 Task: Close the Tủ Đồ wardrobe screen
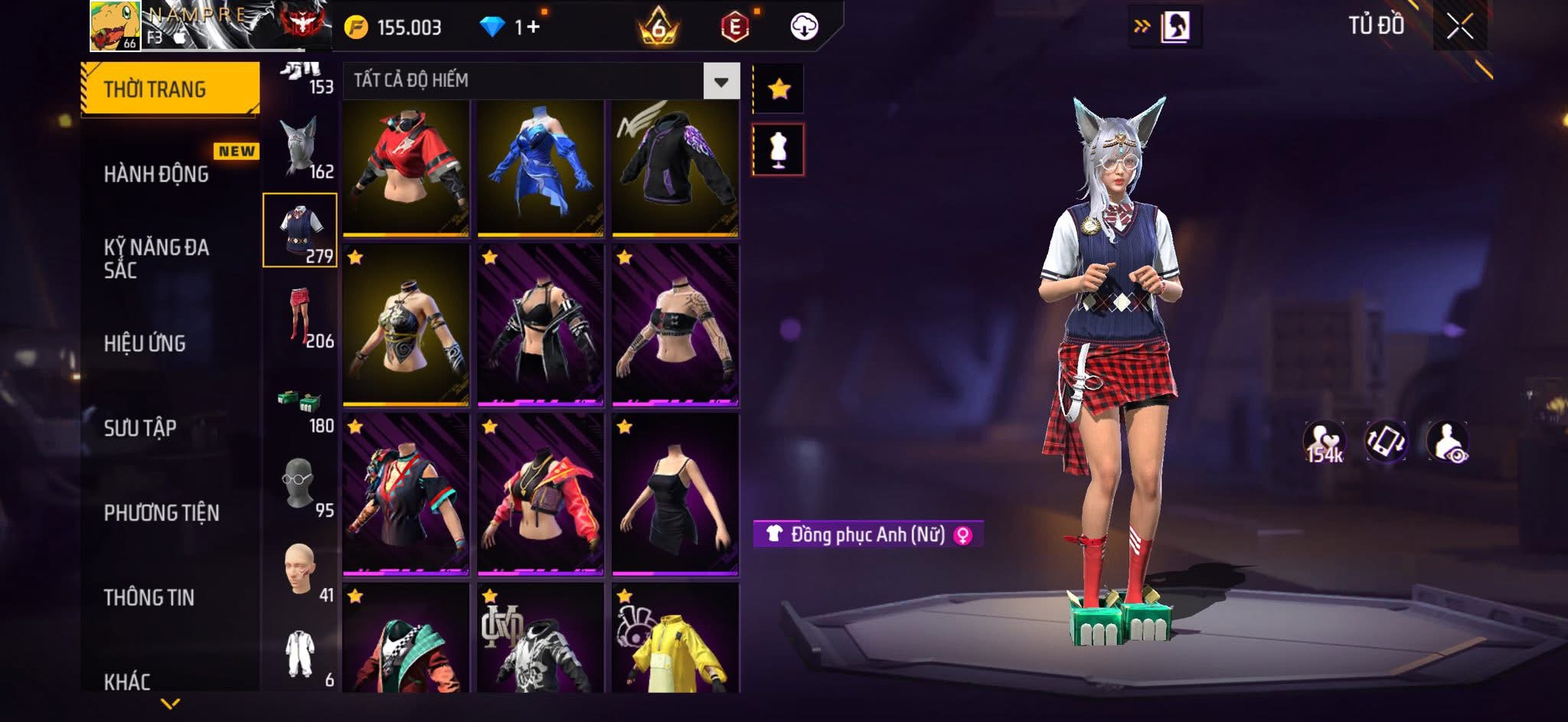[1459, 28]
